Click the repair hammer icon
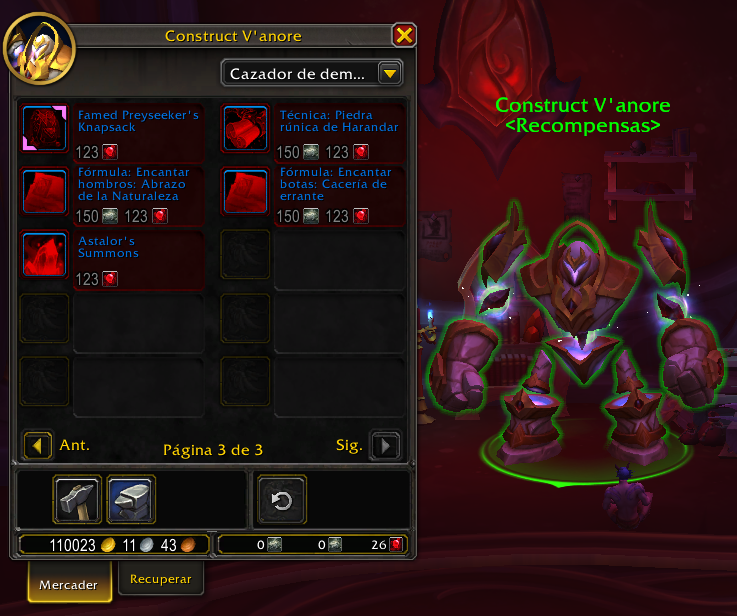 [x=77, y=500]
